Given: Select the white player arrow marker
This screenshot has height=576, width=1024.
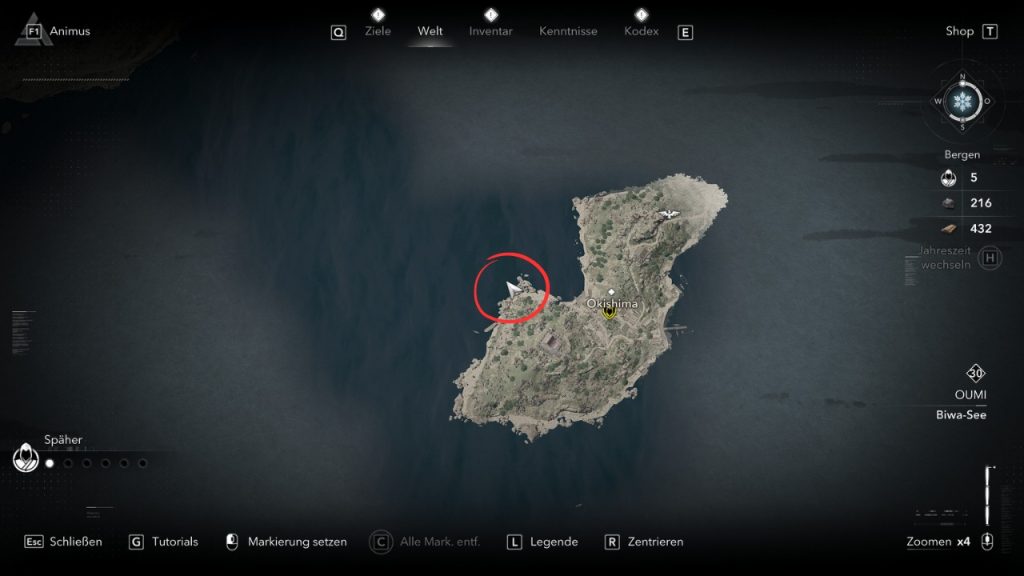Looking at the screenshot, I should [x=514, y=290].
